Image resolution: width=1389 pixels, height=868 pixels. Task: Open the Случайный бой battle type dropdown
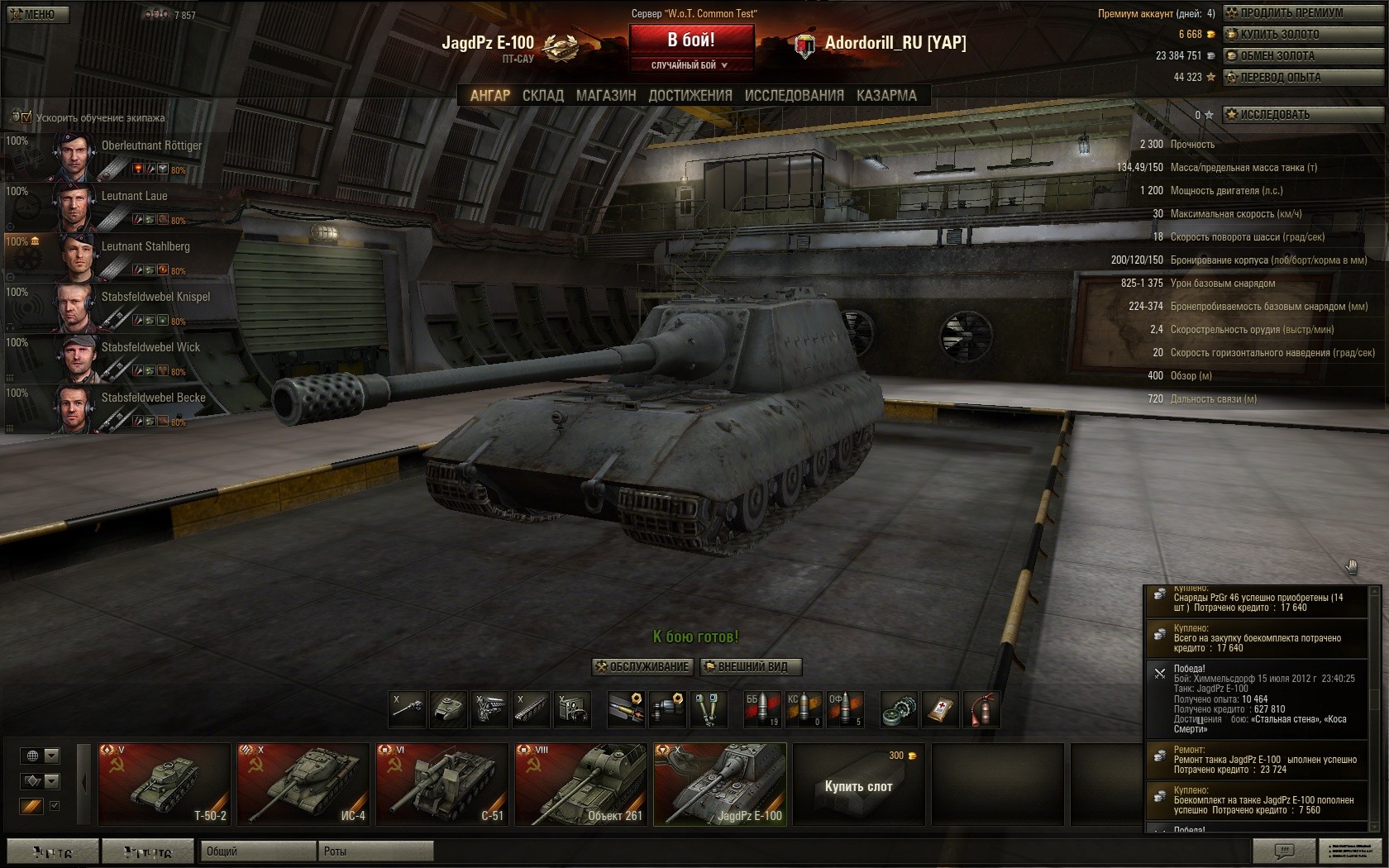[690, 65]
